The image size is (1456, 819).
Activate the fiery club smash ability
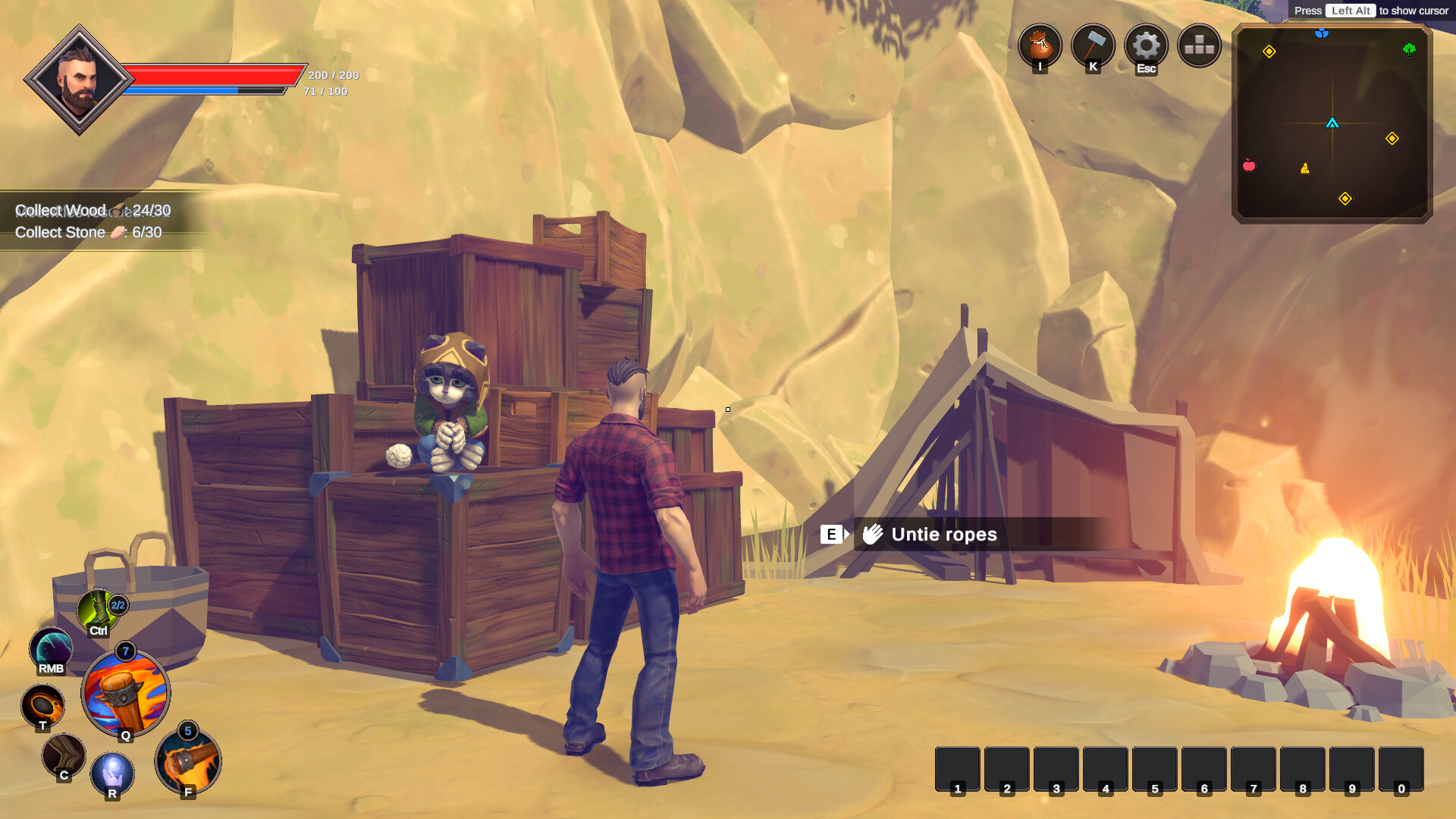(188, 761)
